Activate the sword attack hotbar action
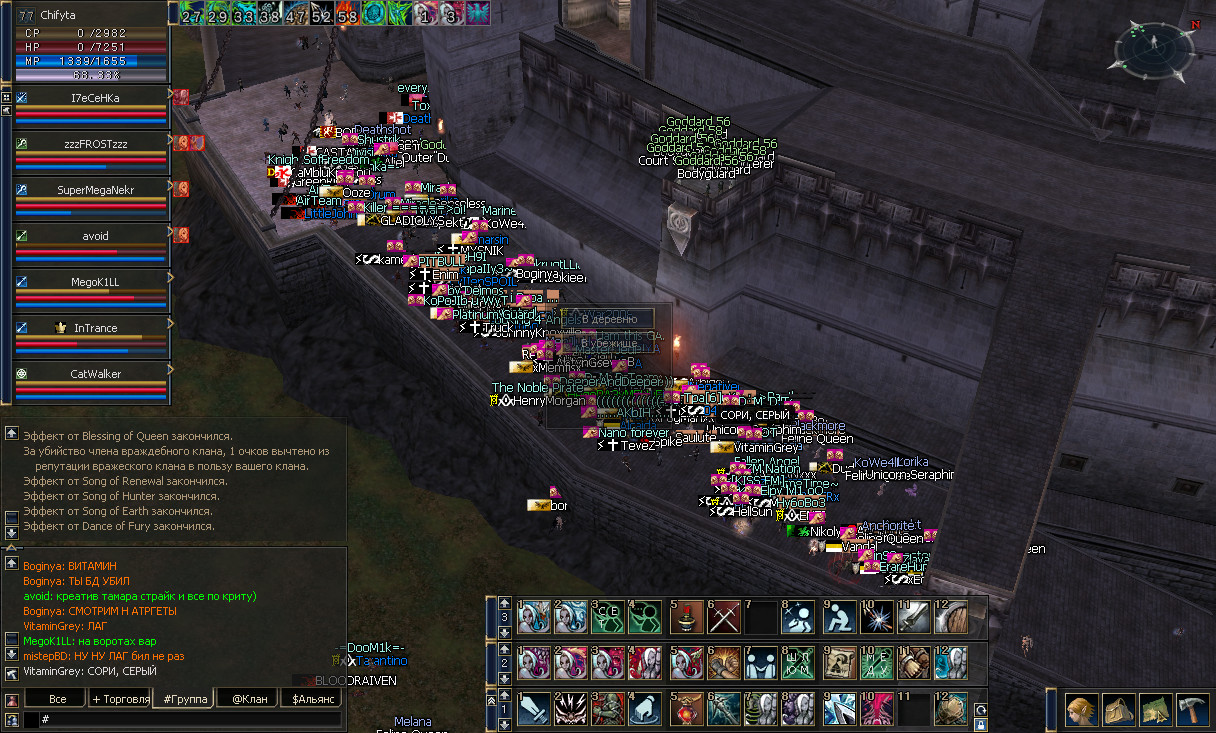The width and height of the screenshot is (1216, 733). (x=534, y=709)
